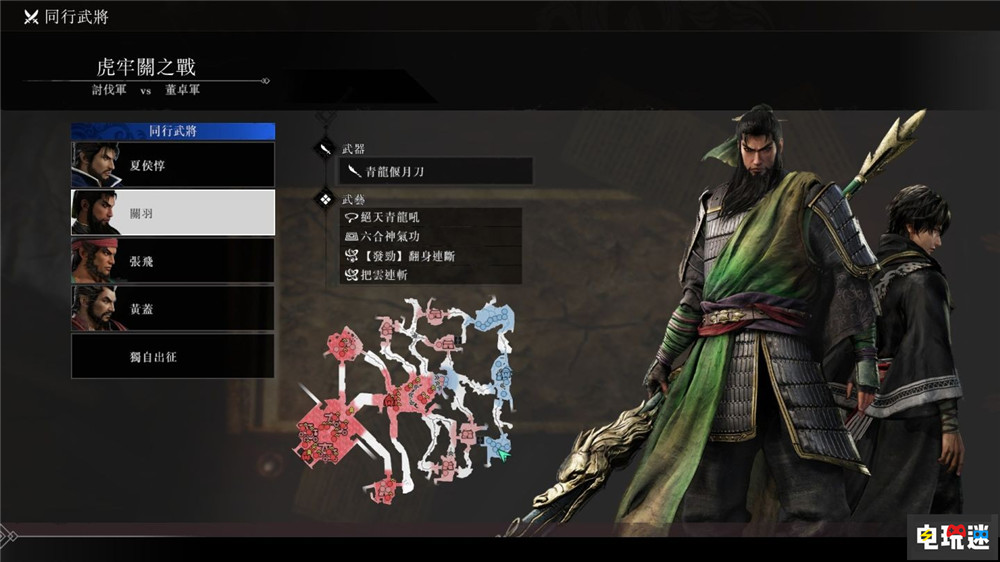View the 青龍偃月刀 weapon entry
The width and height of the screenshot is (1000, 562).
pyautogui.click(x=435, y=172)
